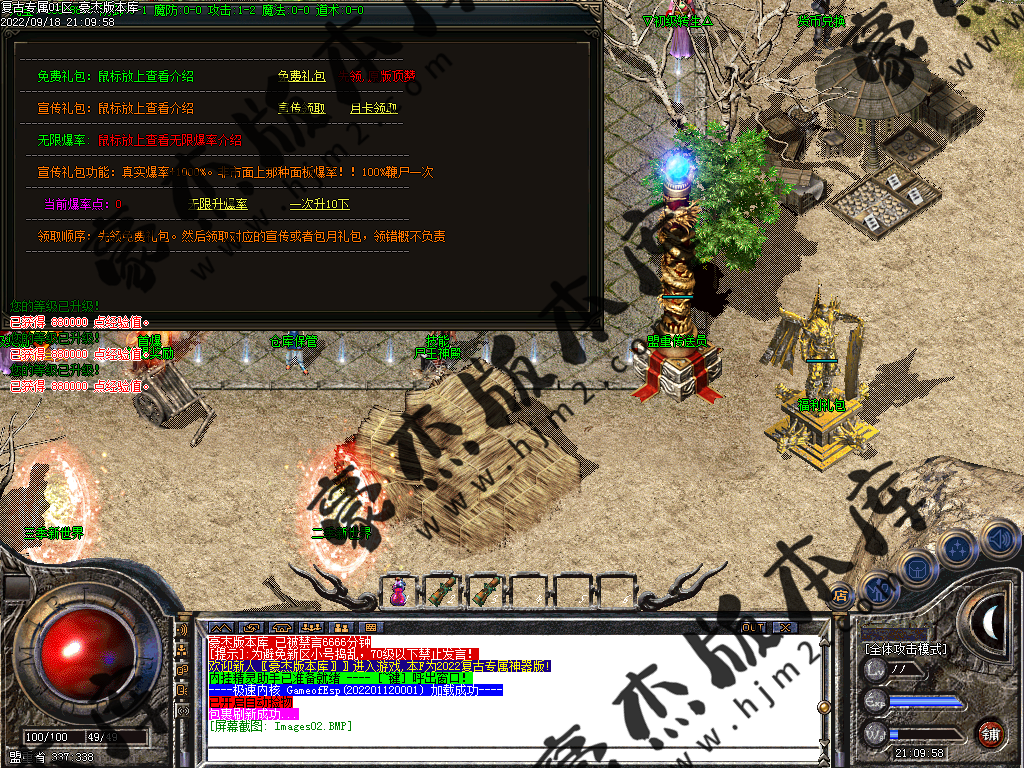Open the bag inventory round button

coord(915,568)
